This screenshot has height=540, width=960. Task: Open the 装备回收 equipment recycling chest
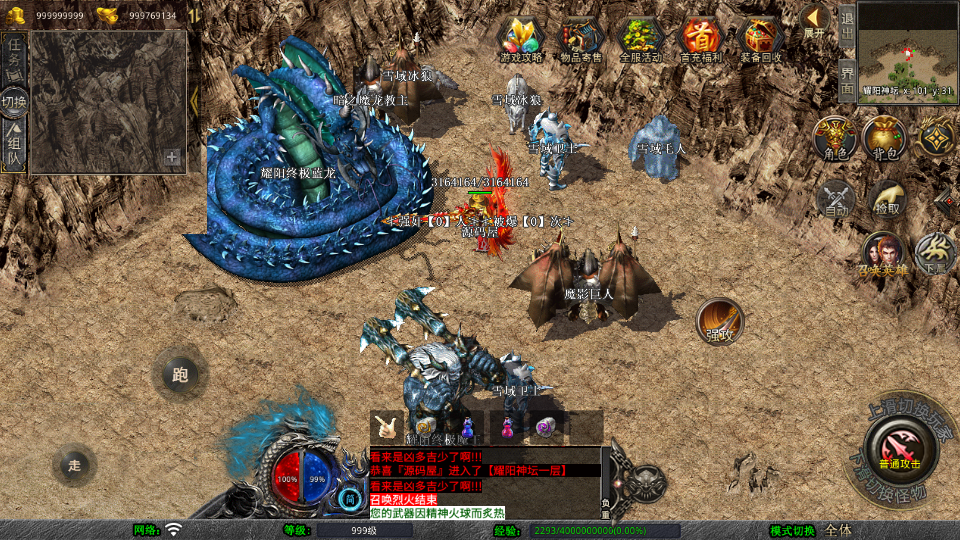point(761,38)
